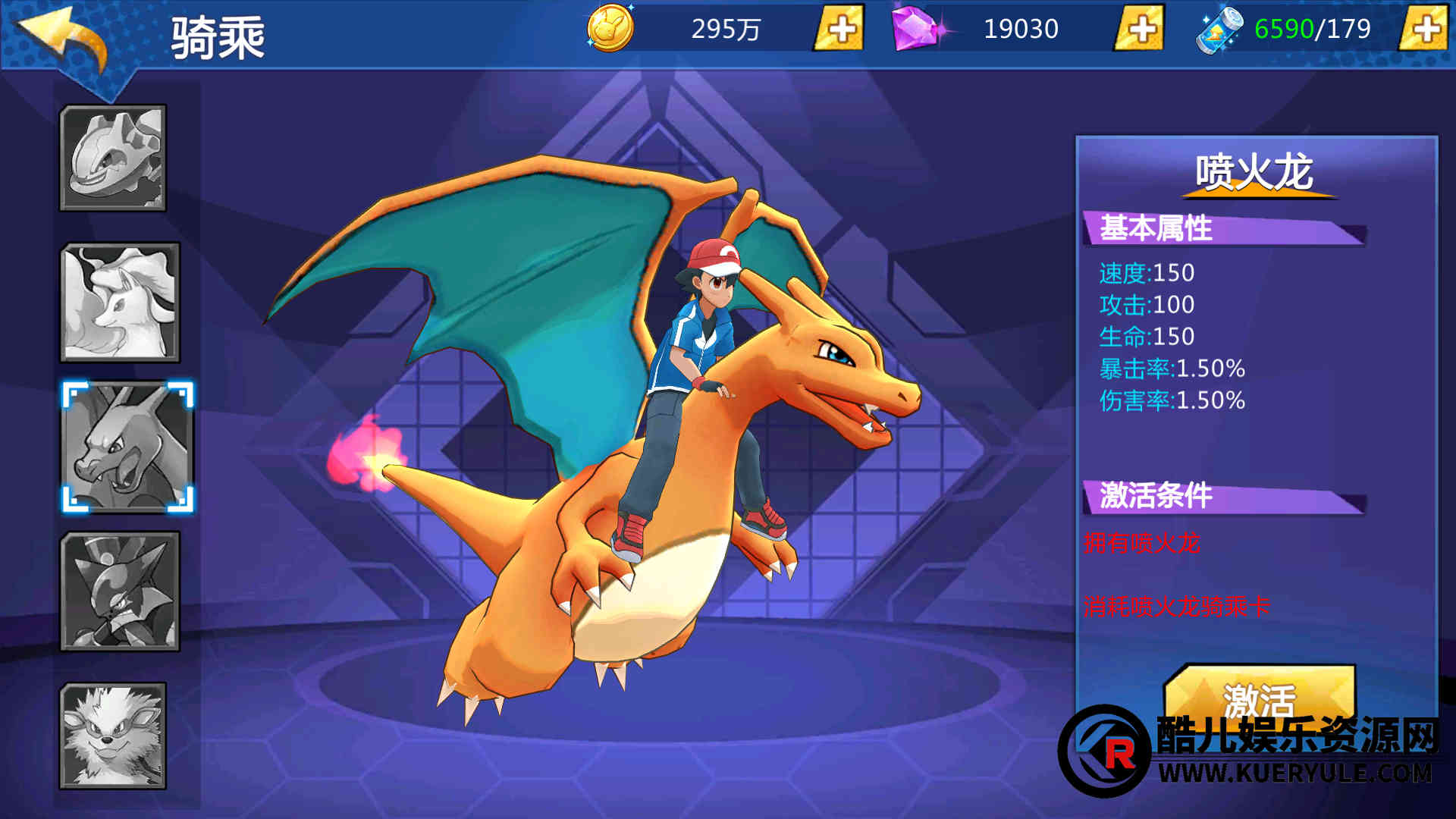Refill energy with the plus button
The width and height of the screenshot is (1456, 819).
(1426, 29)
